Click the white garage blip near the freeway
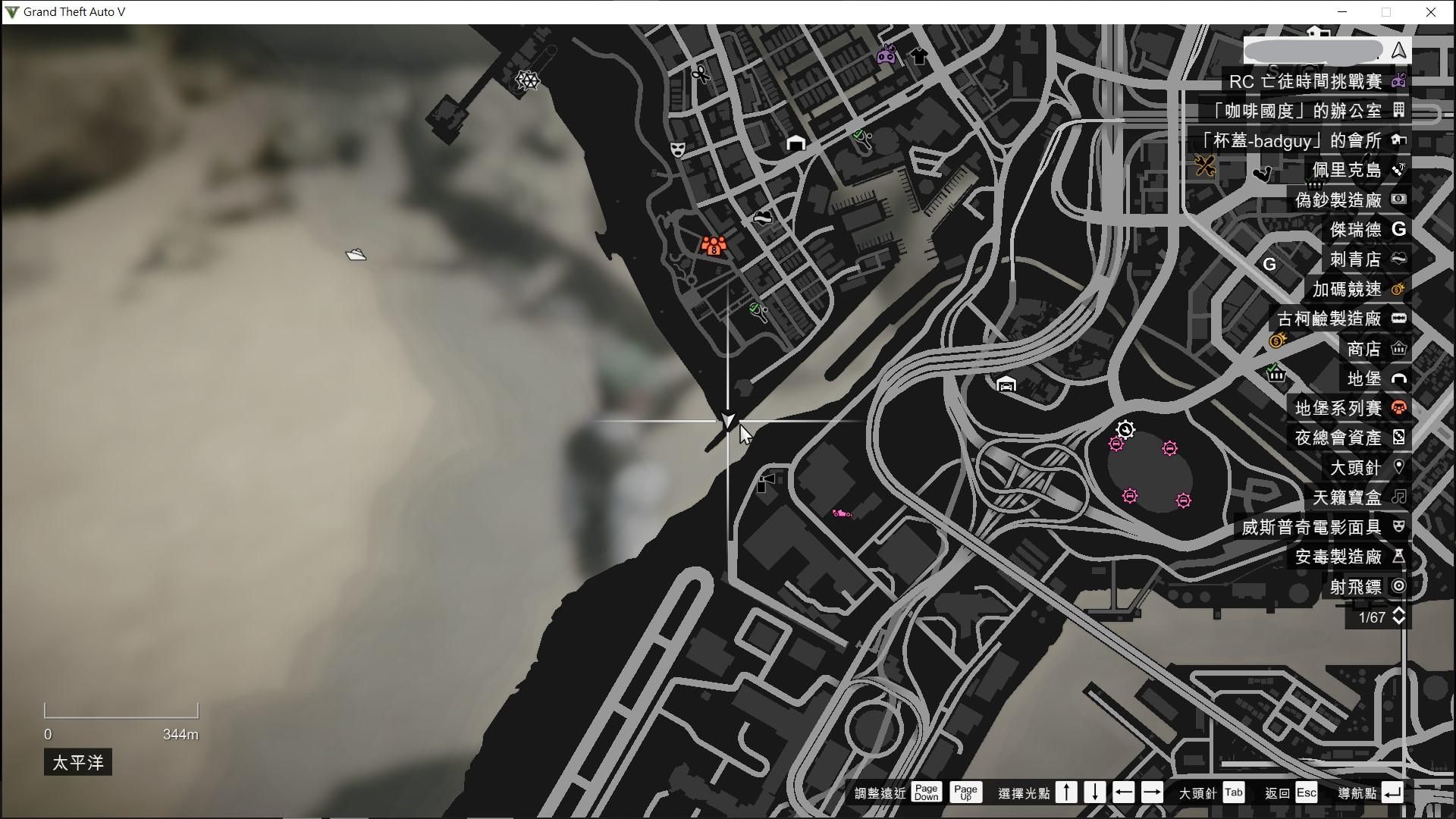 (x=1006, y=385)
